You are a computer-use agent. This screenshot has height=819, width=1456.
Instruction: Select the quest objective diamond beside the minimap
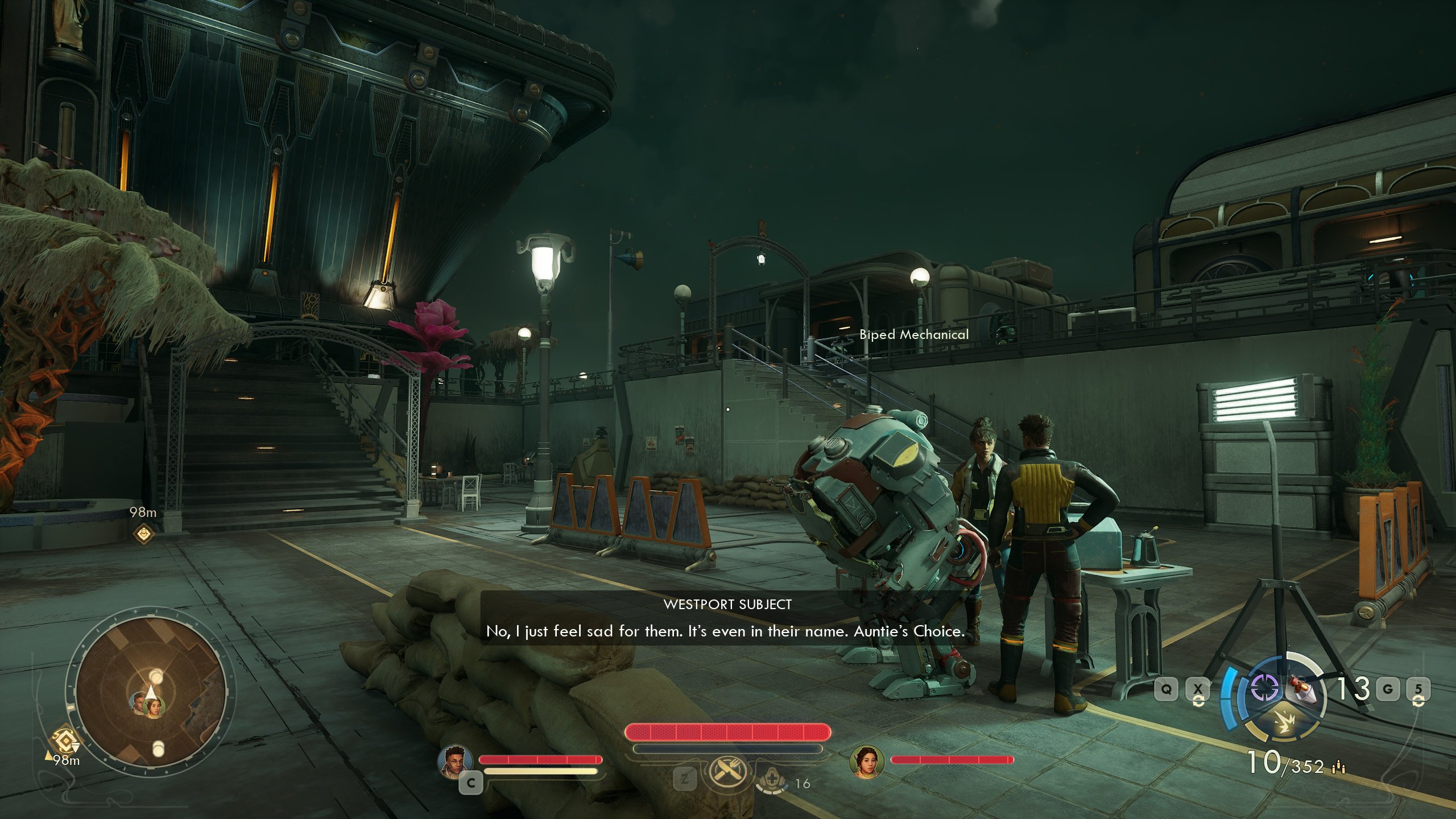click(x=64, y=741)
